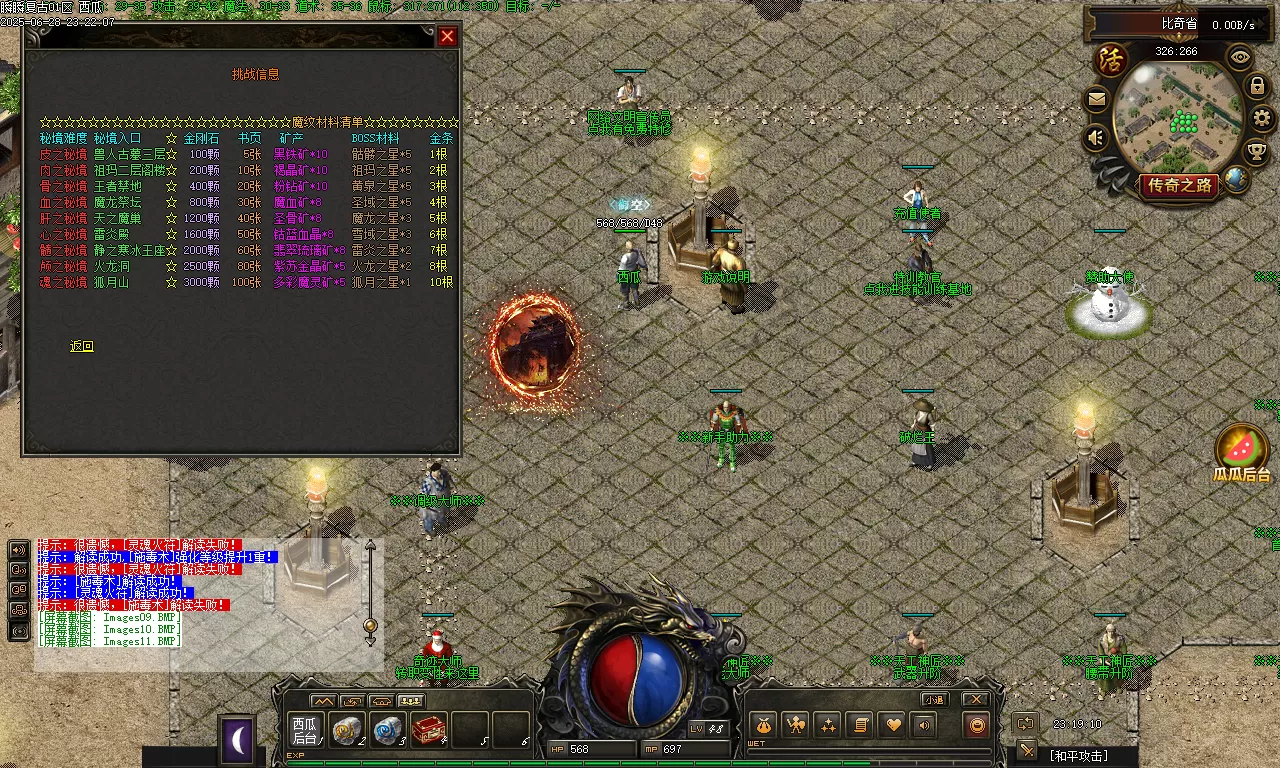
Task: Use the red treasure chest hotbar item
Action: pos(427,730)
